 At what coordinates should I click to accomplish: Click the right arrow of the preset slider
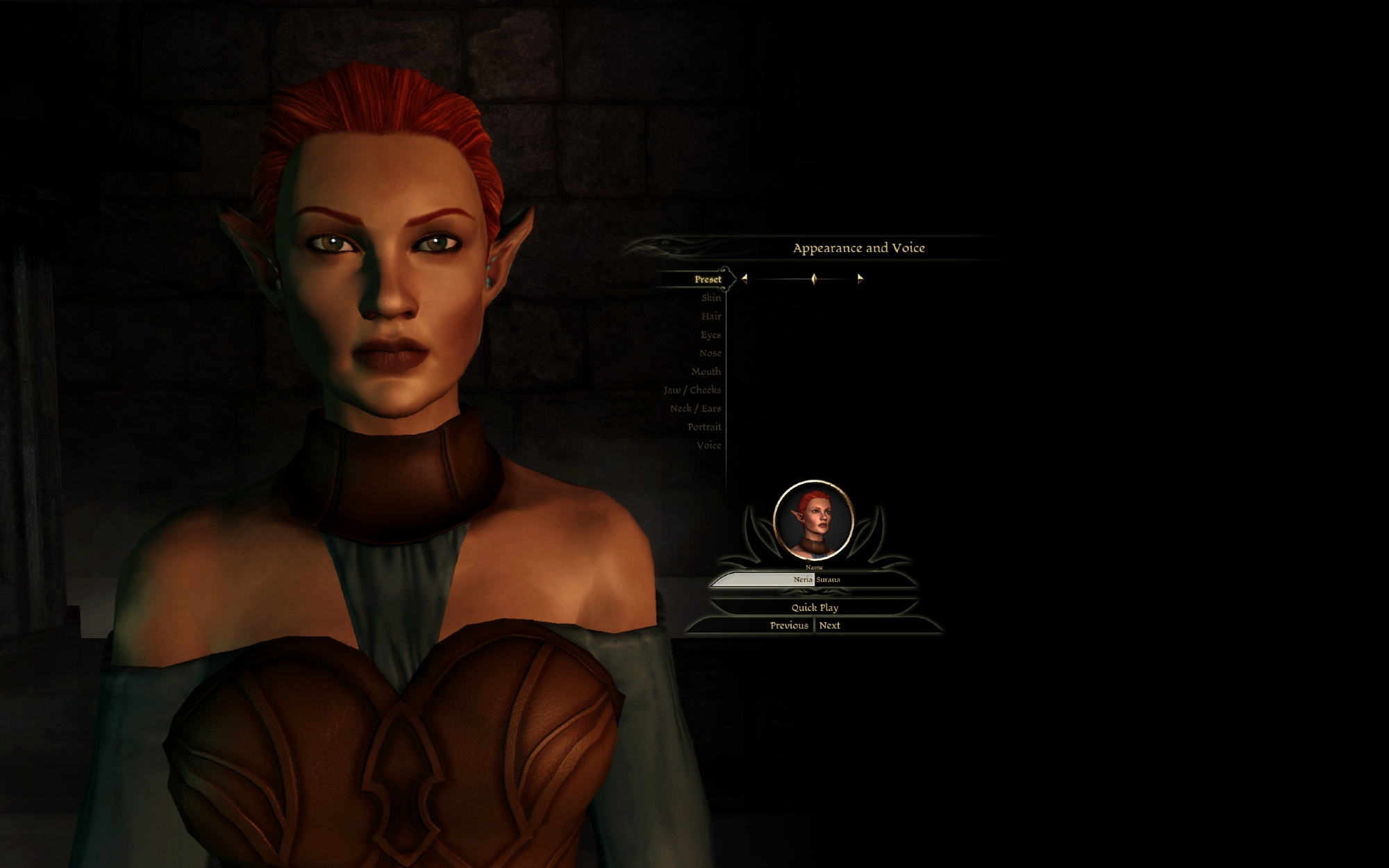pyautogui.click(x=860, y=278)
